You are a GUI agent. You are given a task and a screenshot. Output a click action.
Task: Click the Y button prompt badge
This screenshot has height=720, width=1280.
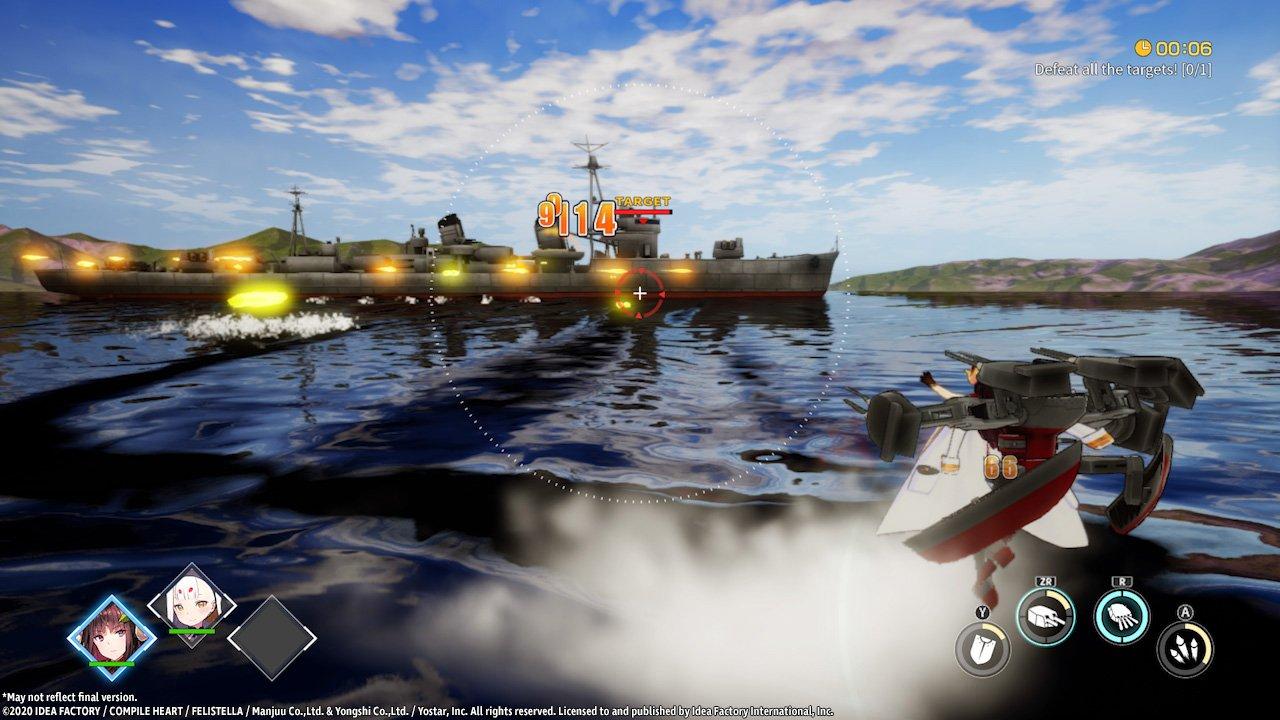coord(982,611)
